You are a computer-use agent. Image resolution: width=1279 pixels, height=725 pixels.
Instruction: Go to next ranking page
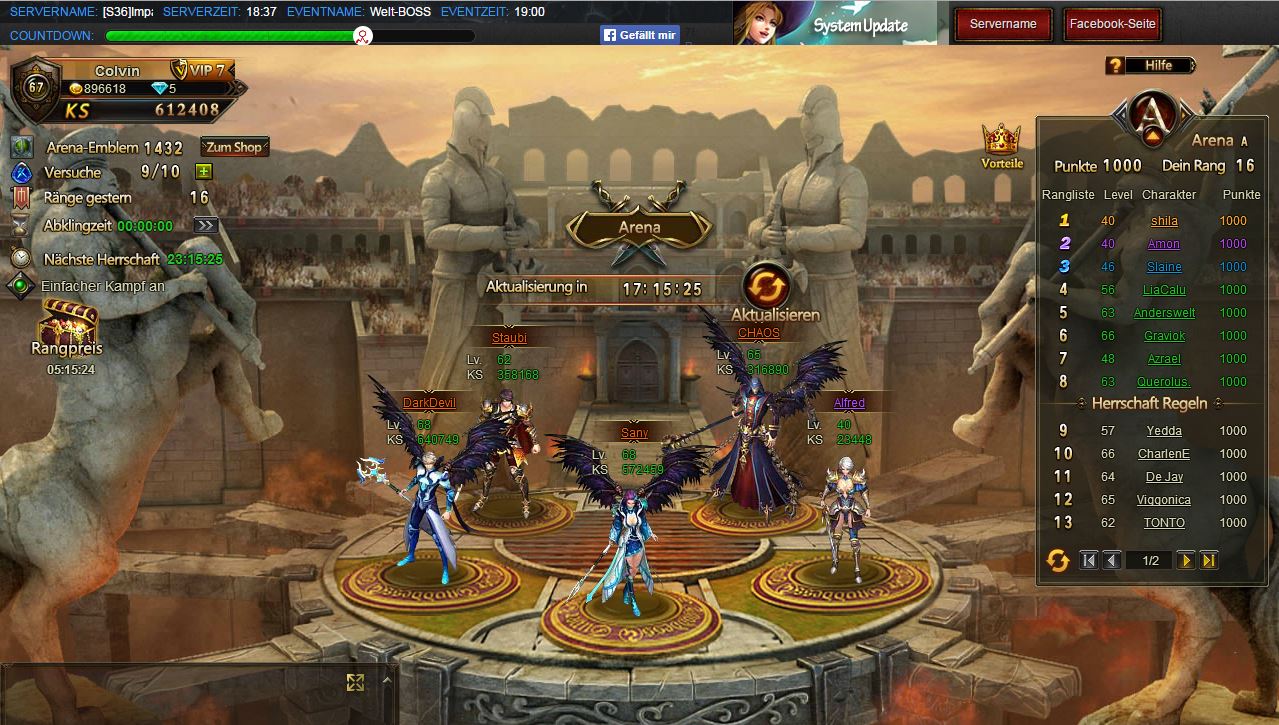(1186, 560)
